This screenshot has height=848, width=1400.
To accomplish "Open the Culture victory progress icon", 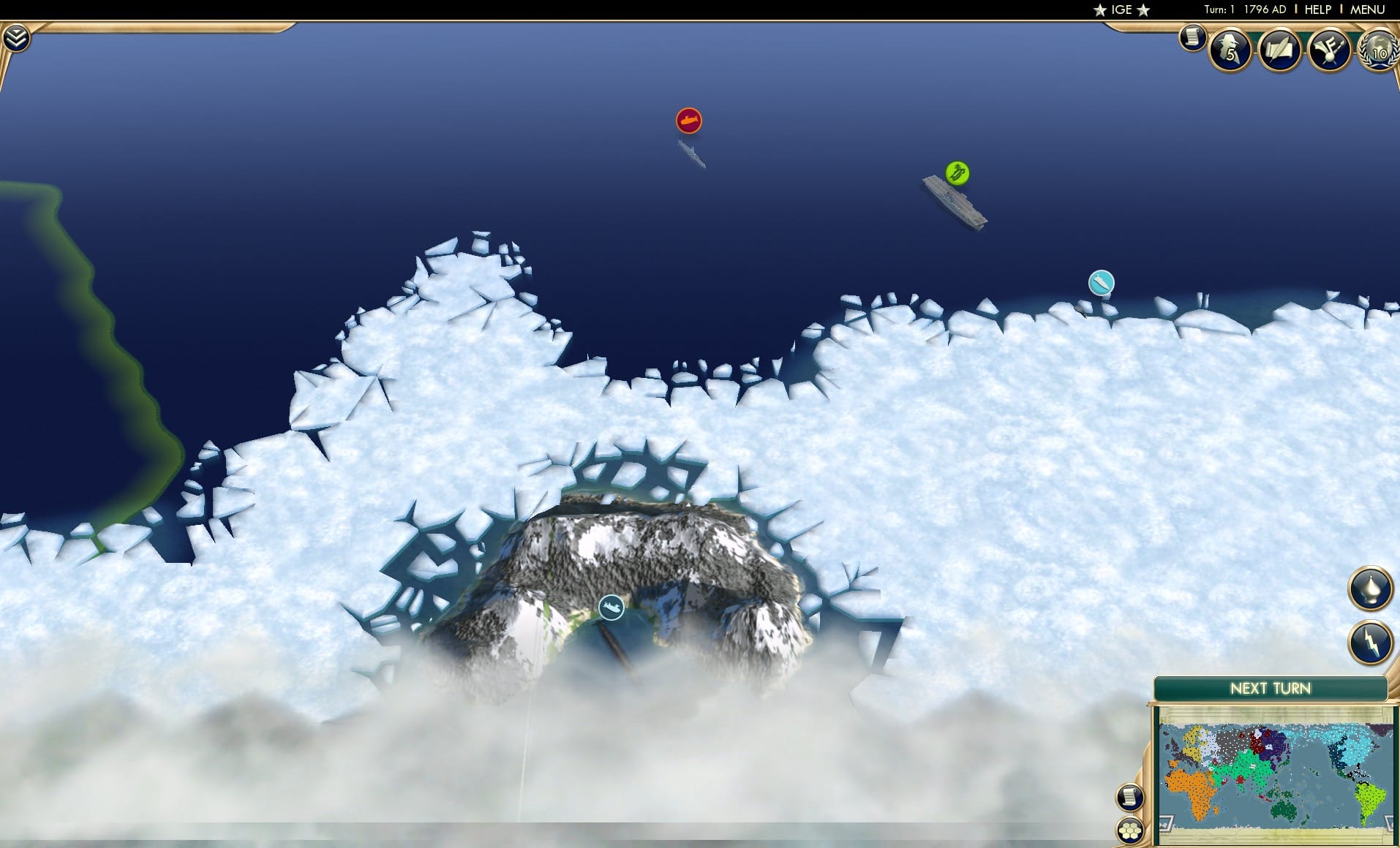I will point(1329,50).
